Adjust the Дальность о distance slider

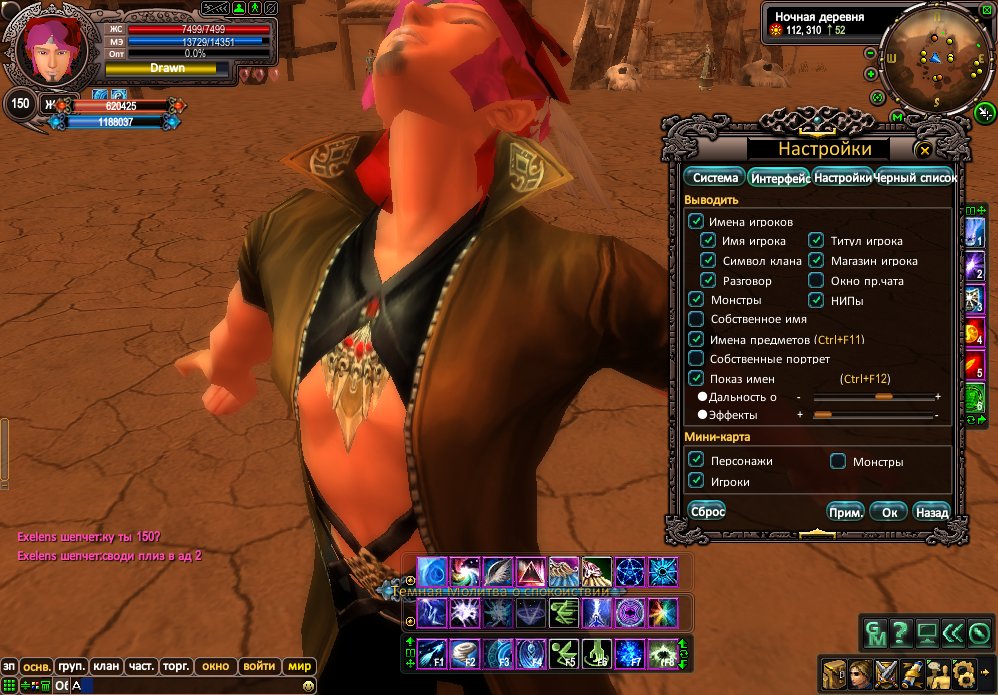click(x=883, y=397)
